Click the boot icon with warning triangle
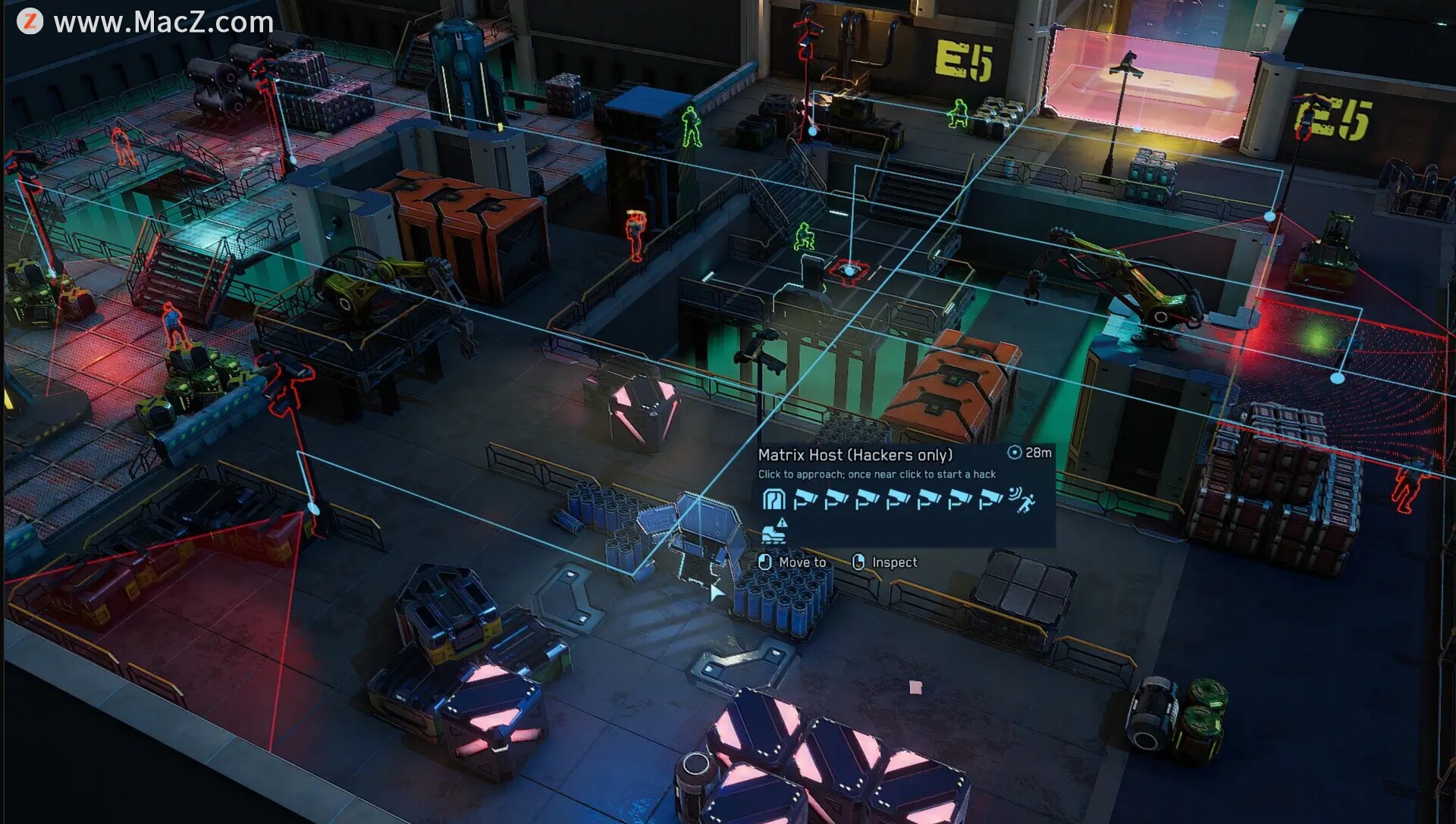The image size is (1456, 824). [774, 532]
